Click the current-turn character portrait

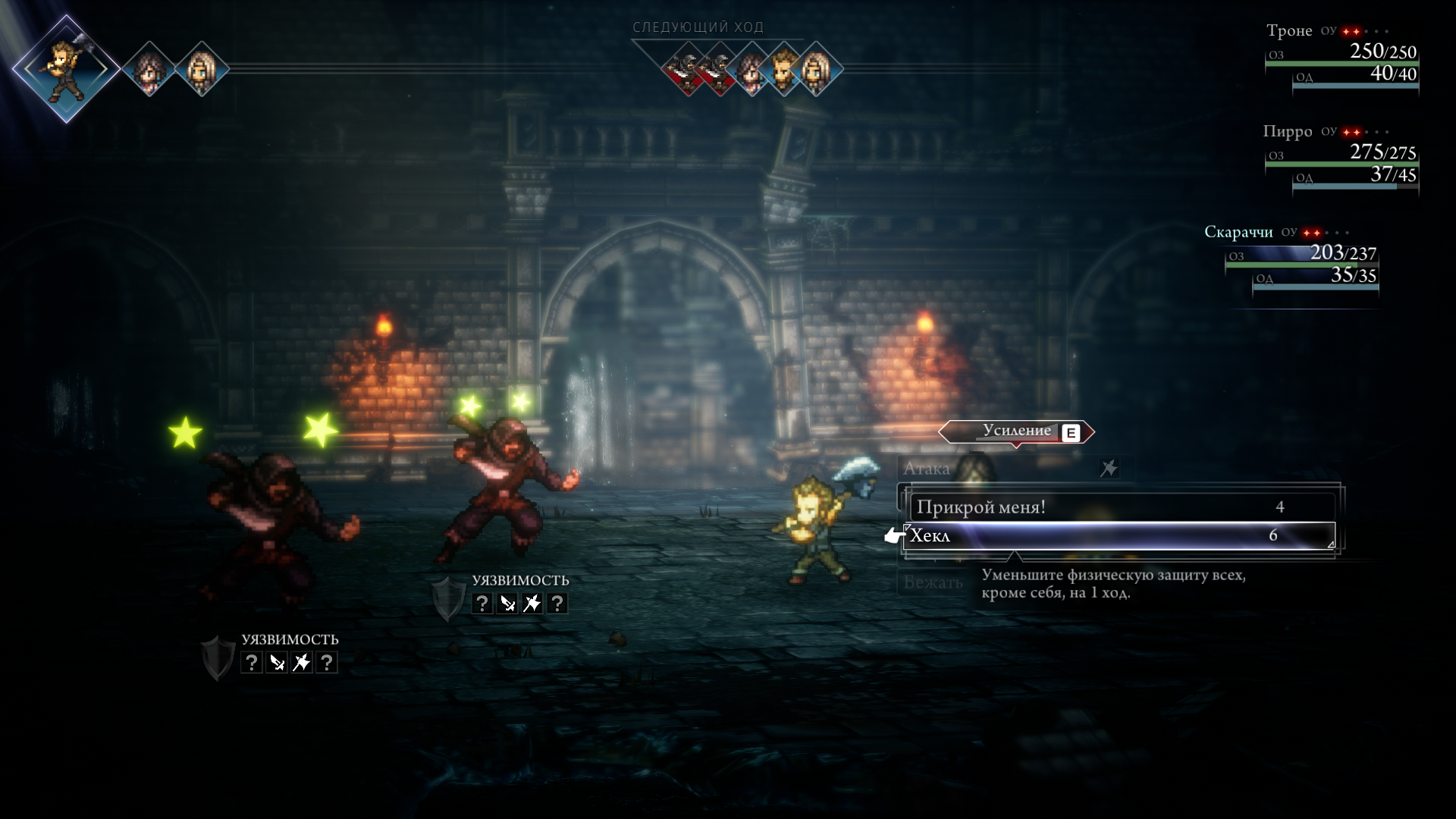67,68
